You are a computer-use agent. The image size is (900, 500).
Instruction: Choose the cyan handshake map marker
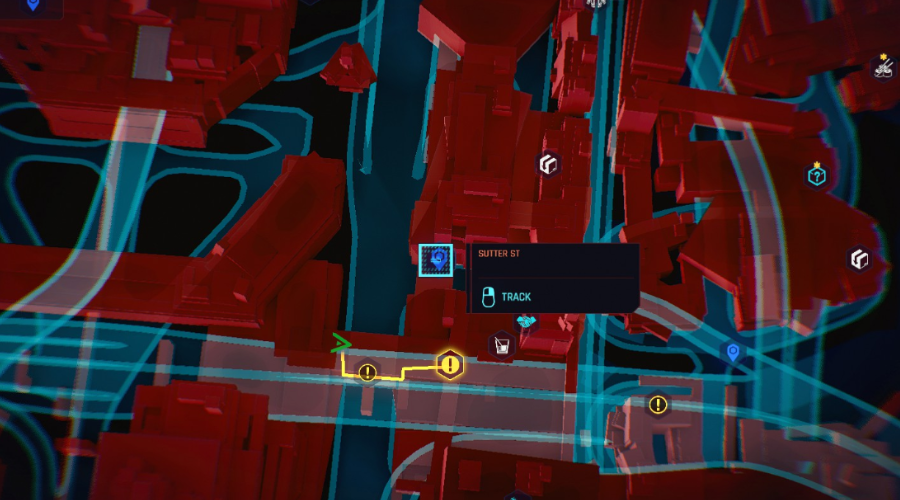(526, 321)
